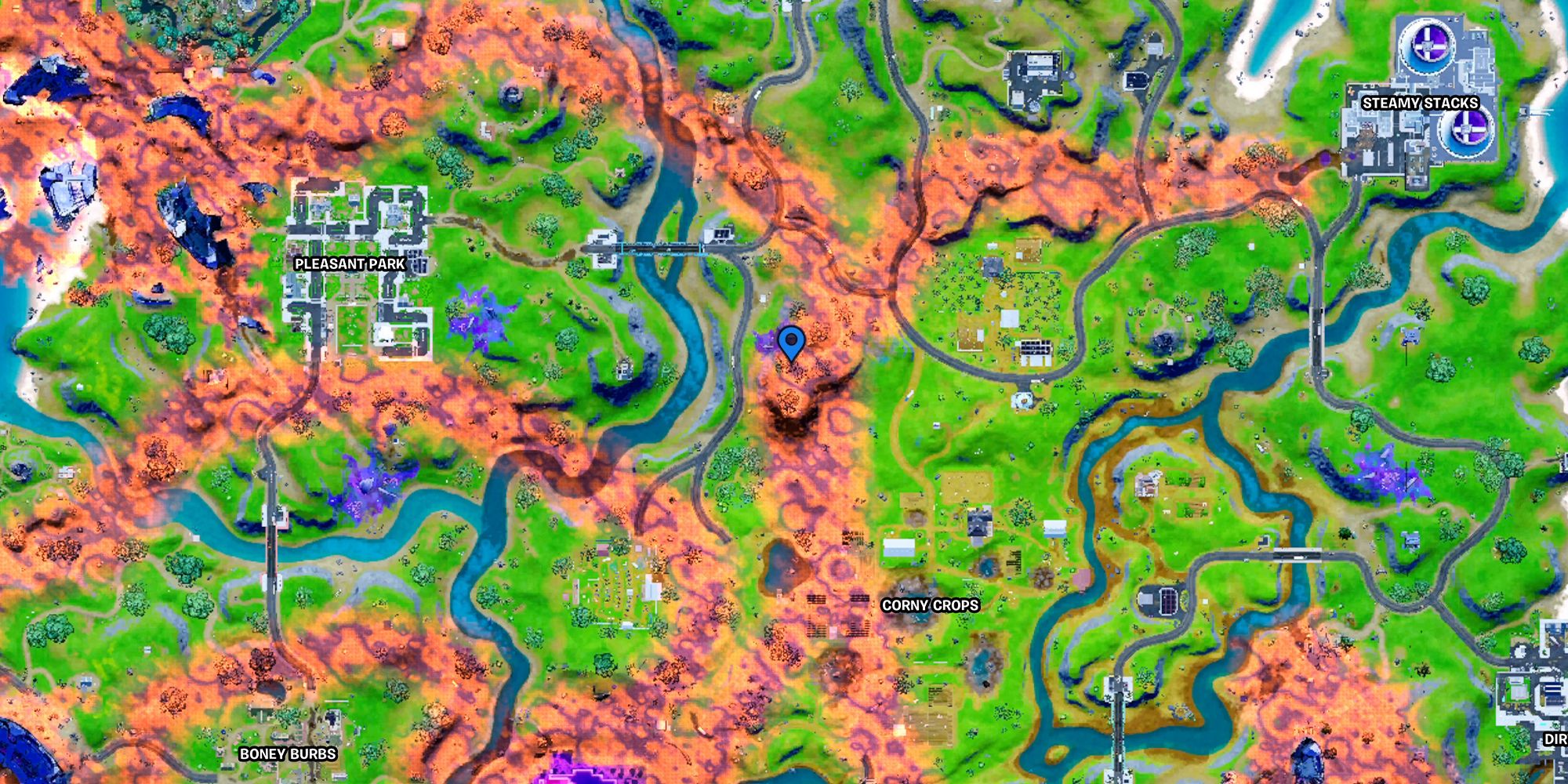Open the Steamy Stacks location label
This screenshot has width=1568, height=784.
tap(1421, 102)
